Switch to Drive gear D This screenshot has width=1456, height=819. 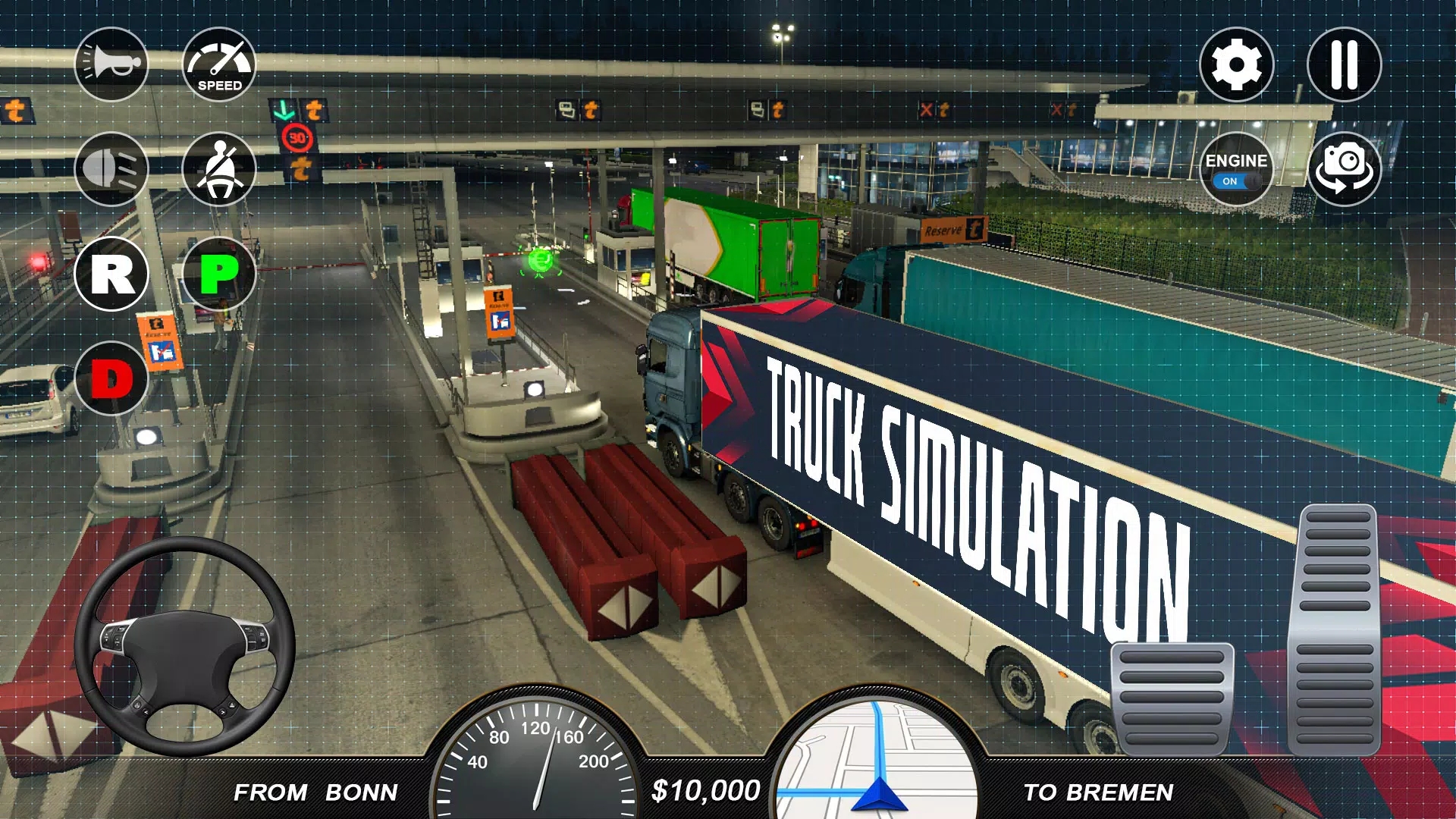click(111, 378)
